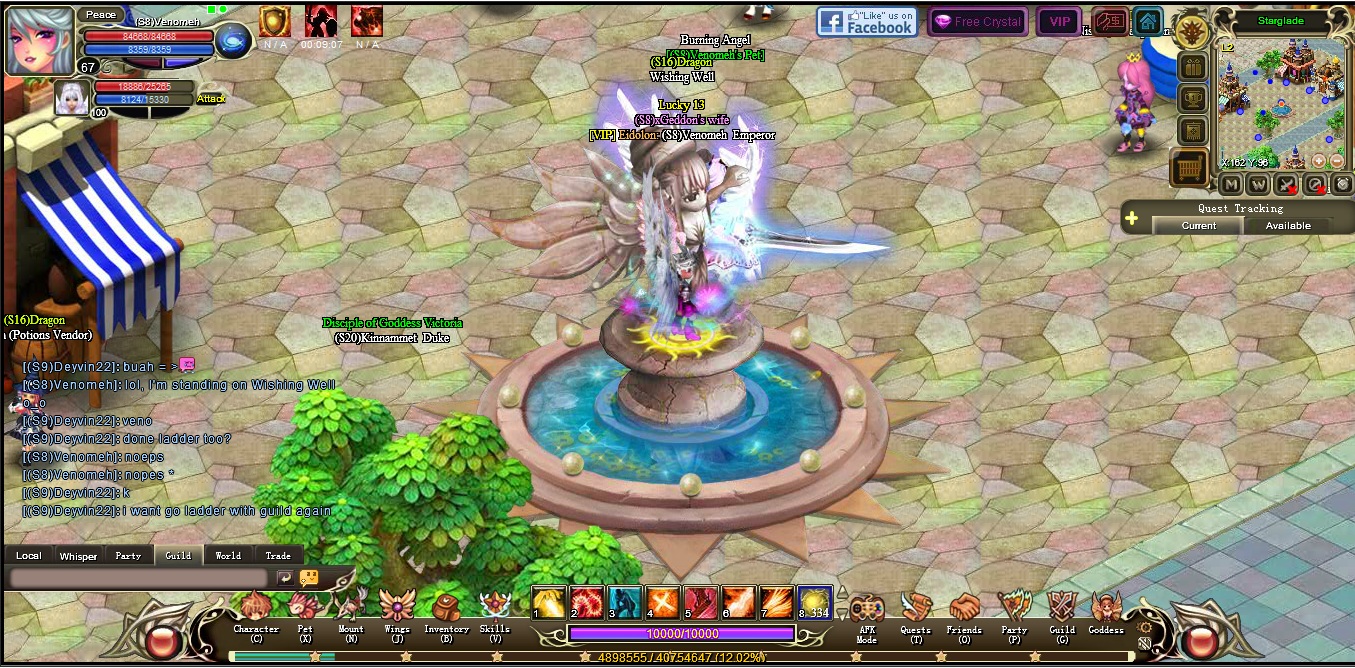Open the shopping cart store

1190,169
